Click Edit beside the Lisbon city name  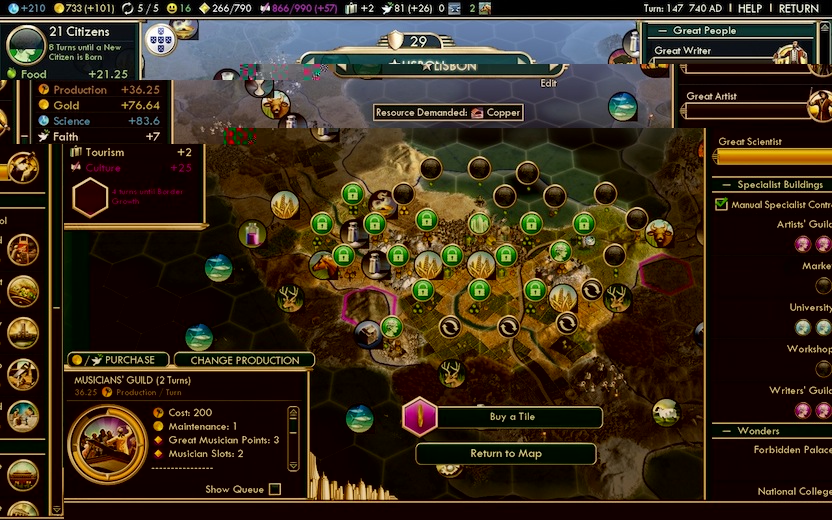pos(548,83)
